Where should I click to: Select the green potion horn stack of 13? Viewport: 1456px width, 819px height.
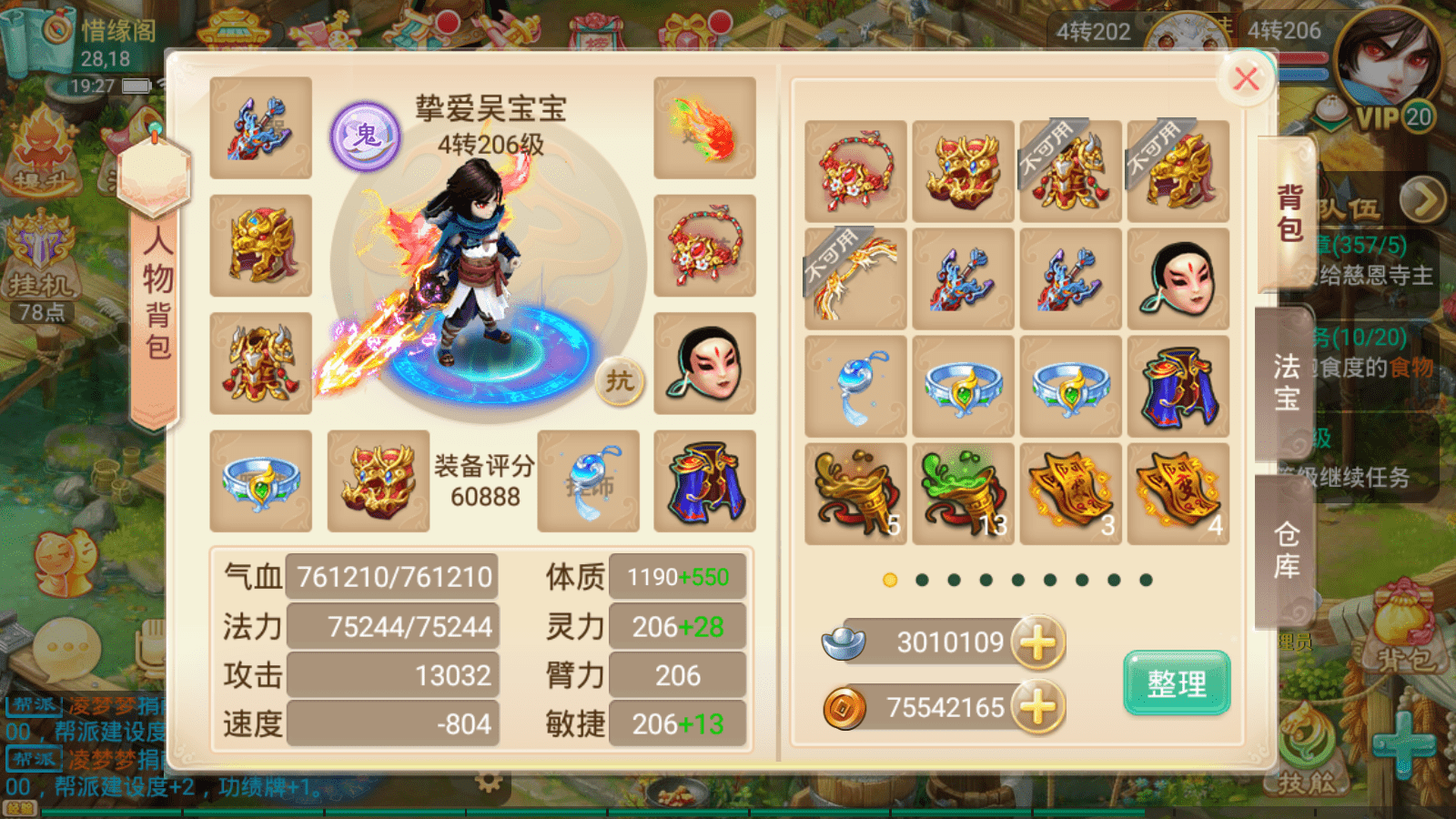963,494
